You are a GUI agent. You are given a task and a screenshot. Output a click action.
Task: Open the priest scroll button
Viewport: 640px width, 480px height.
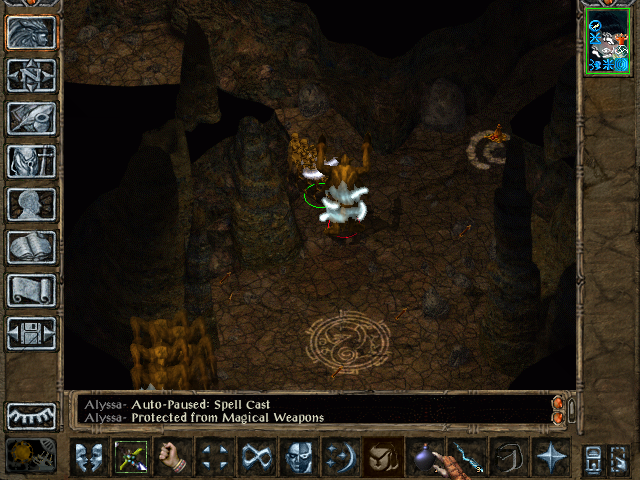(31, 290)
